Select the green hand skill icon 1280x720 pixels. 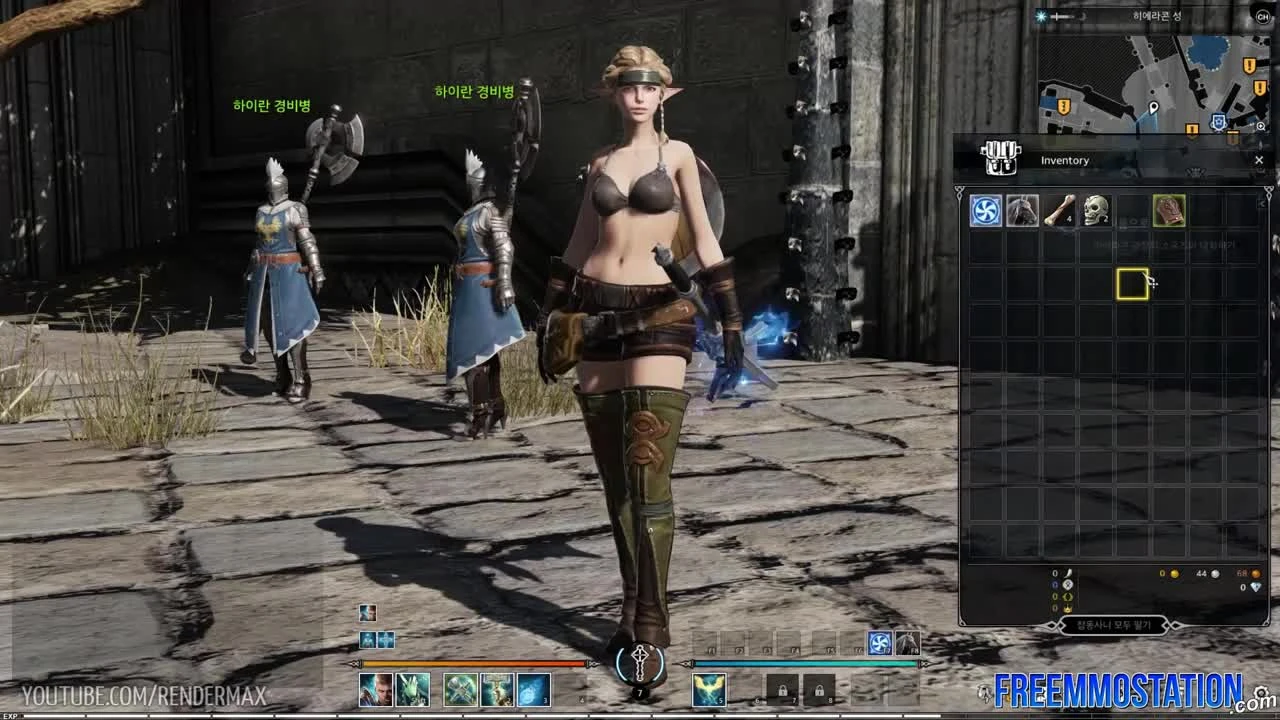coord(414,690)
